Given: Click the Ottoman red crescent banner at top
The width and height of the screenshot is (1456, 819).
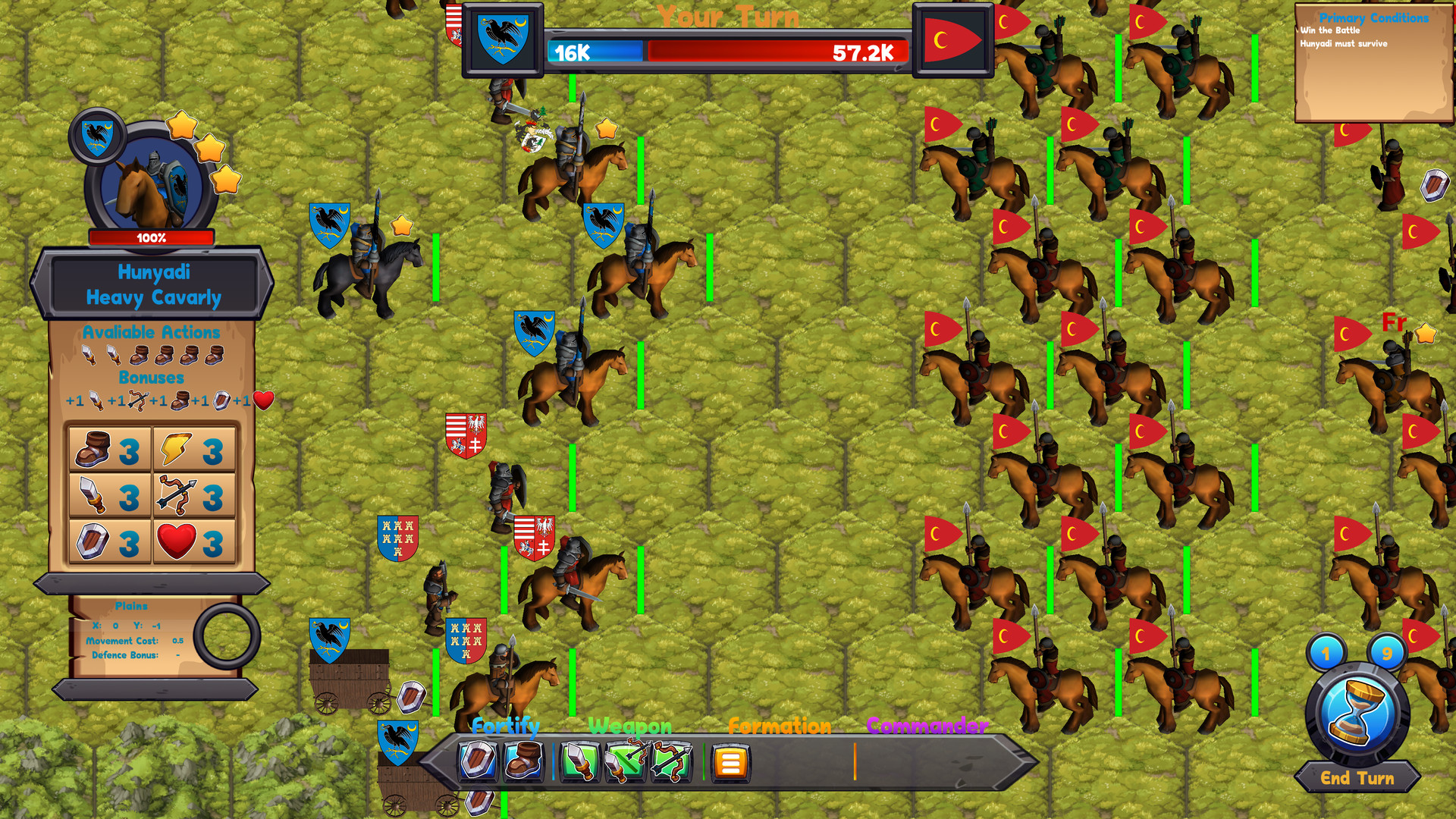Looking at the screenshot, I should point(954,38).
